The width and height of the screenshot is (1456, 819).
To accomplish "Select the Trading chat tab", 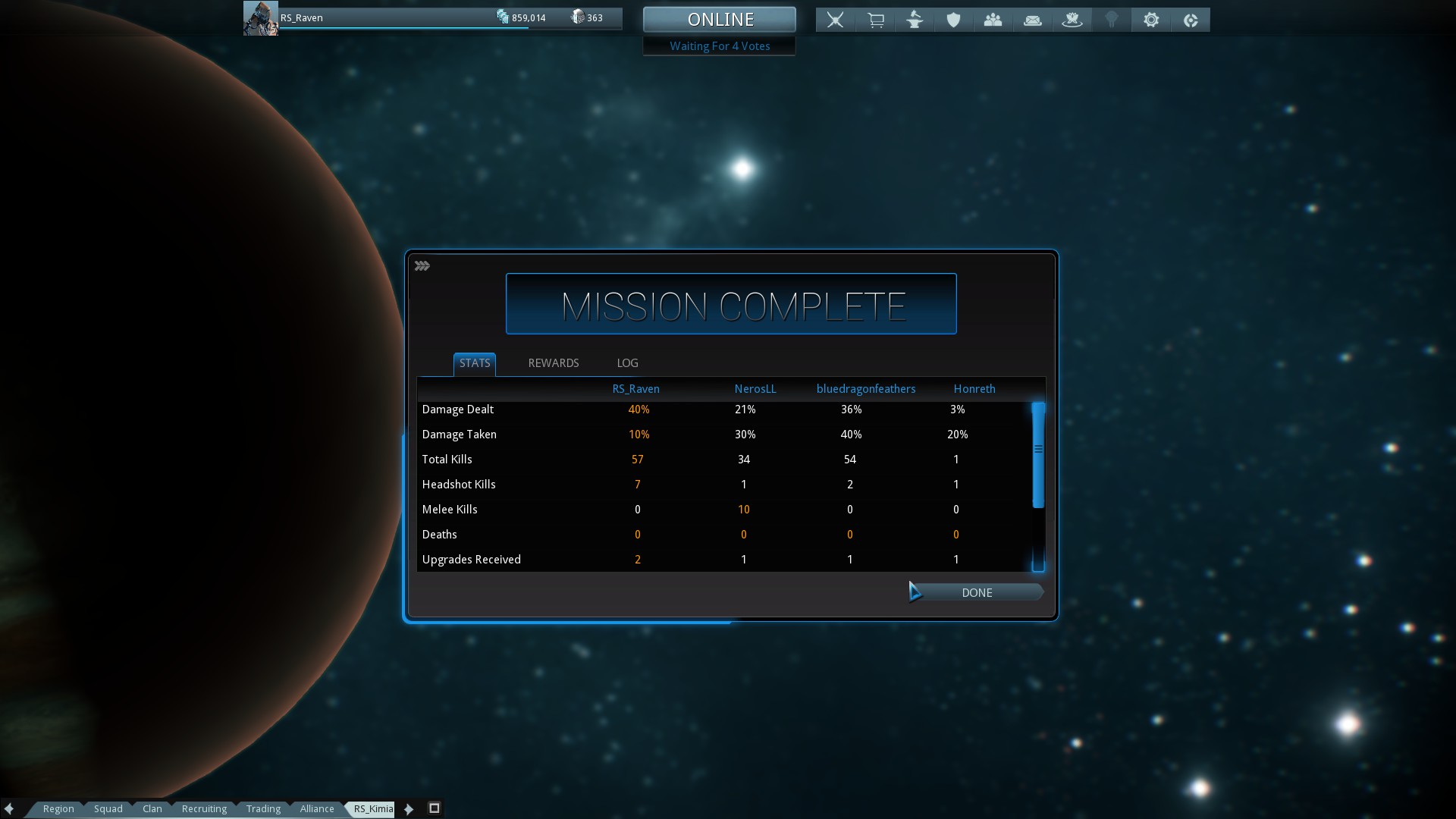I will click(263, 808).
